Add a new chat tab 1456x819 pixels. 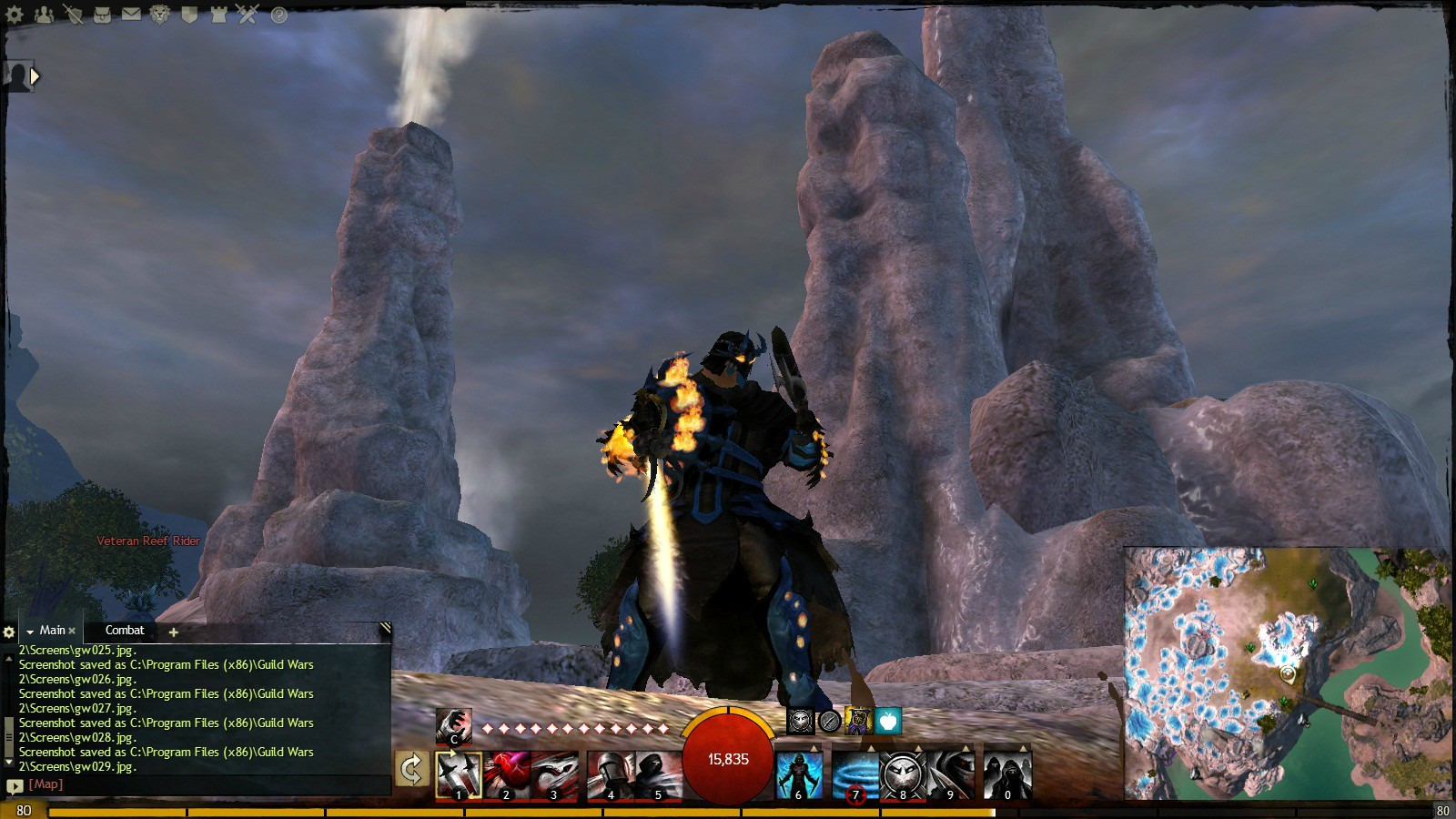tap(173, 632)
